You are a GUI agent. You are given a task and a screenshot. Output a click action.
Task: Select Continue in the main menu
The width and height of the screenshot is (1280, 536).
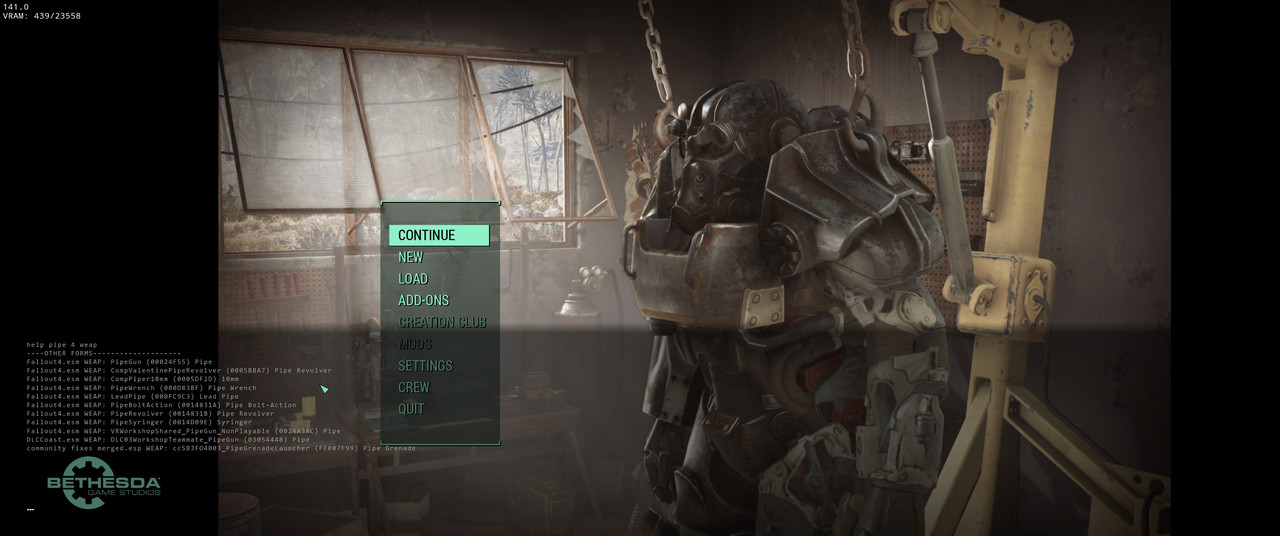pyautogui.click(x=427, y=236)
